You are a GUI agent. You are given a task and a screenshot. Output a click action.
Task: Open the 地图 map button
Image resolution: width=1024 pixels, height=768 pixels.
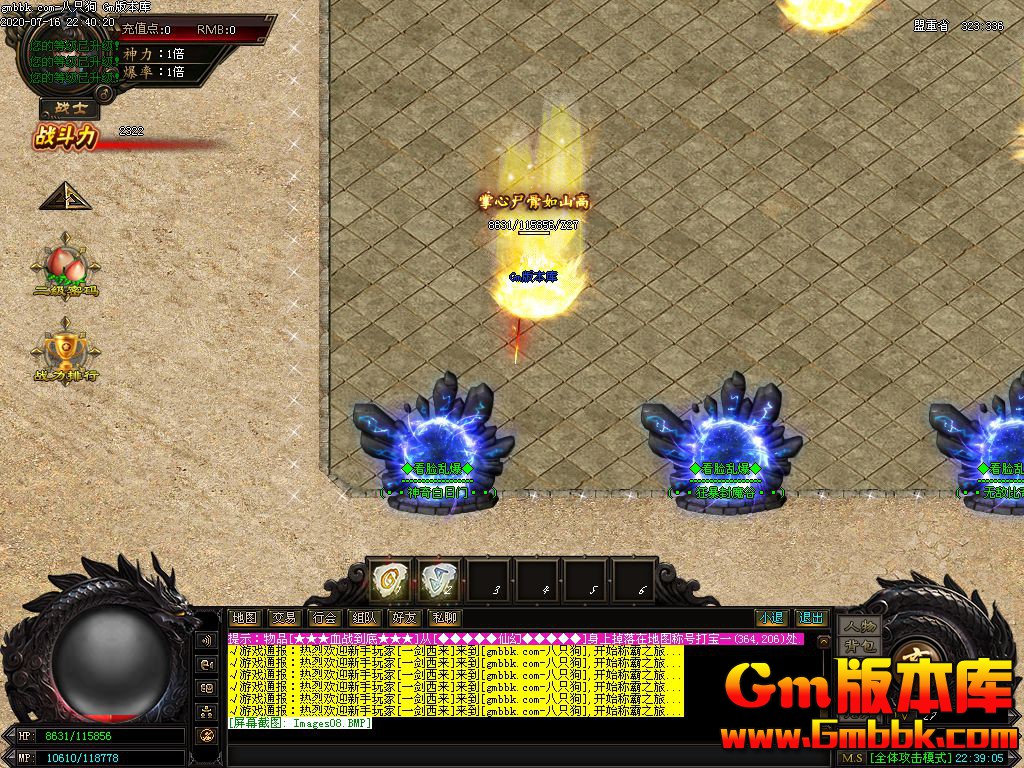pyautogui.click(x=244, y=618)
